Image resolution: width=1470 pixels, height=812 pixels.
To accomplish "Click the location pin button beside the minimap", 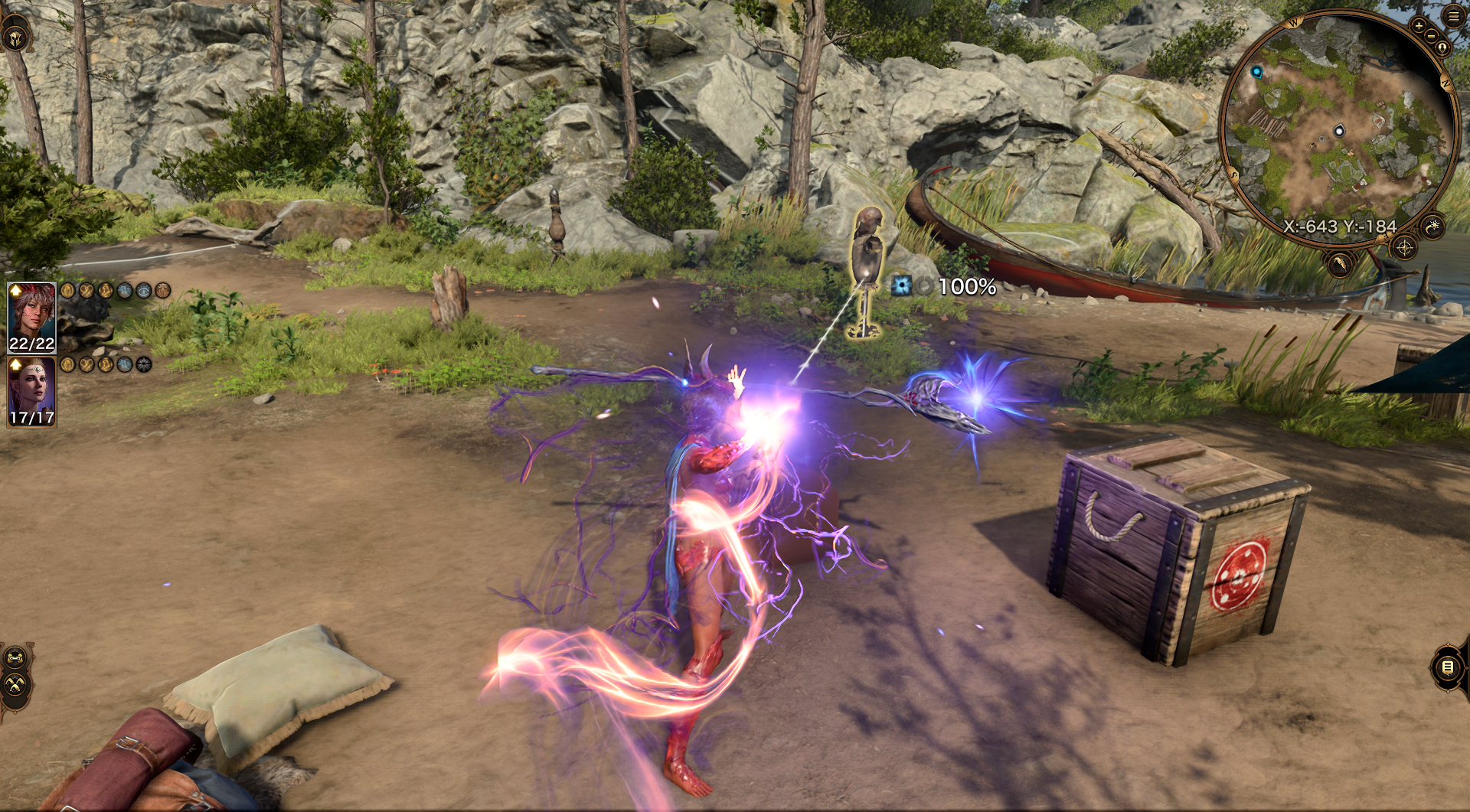I will 1442,47.
